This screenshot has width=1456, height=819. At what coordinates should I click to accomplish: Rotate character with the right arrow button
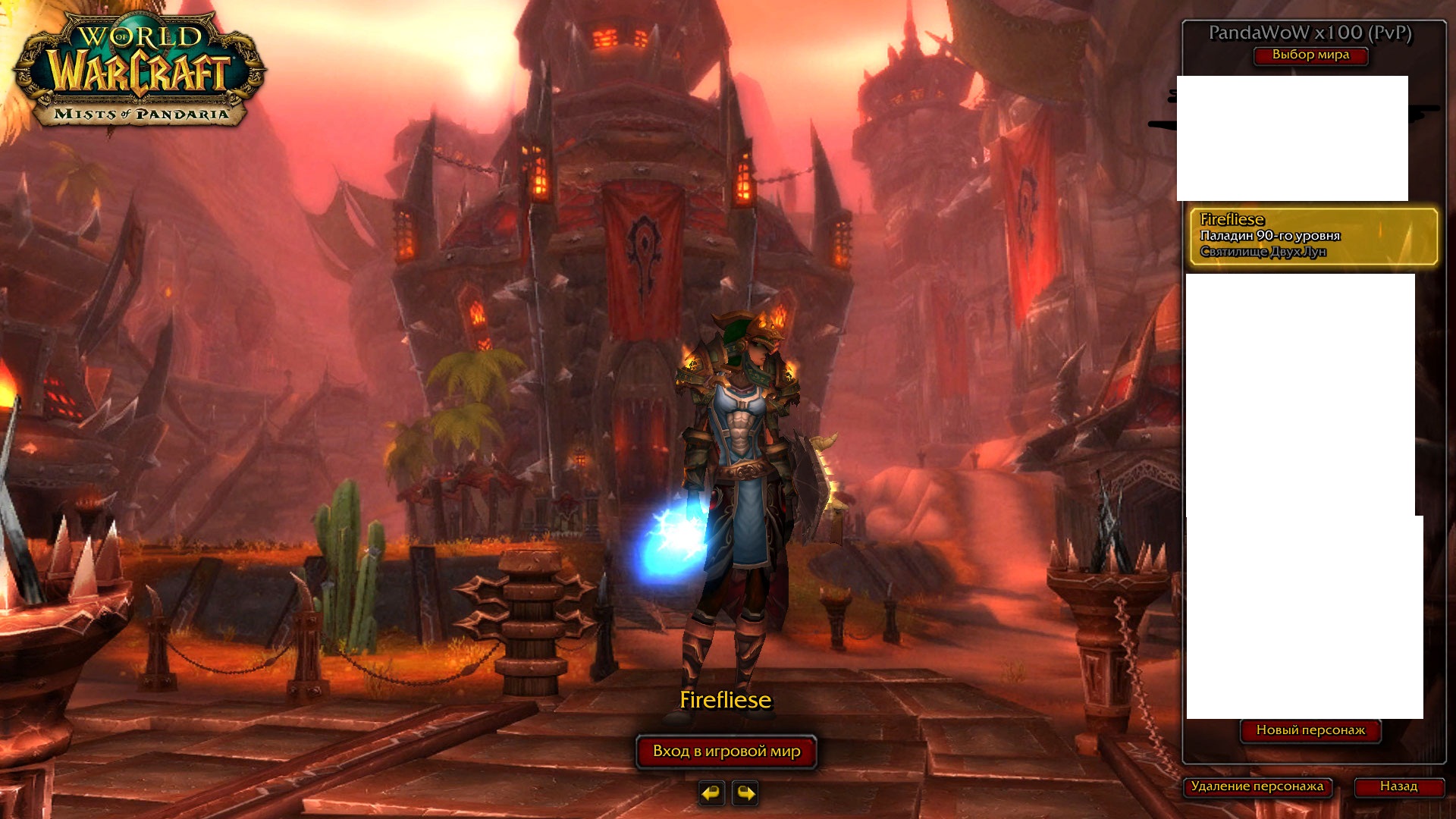pos(745,793)
